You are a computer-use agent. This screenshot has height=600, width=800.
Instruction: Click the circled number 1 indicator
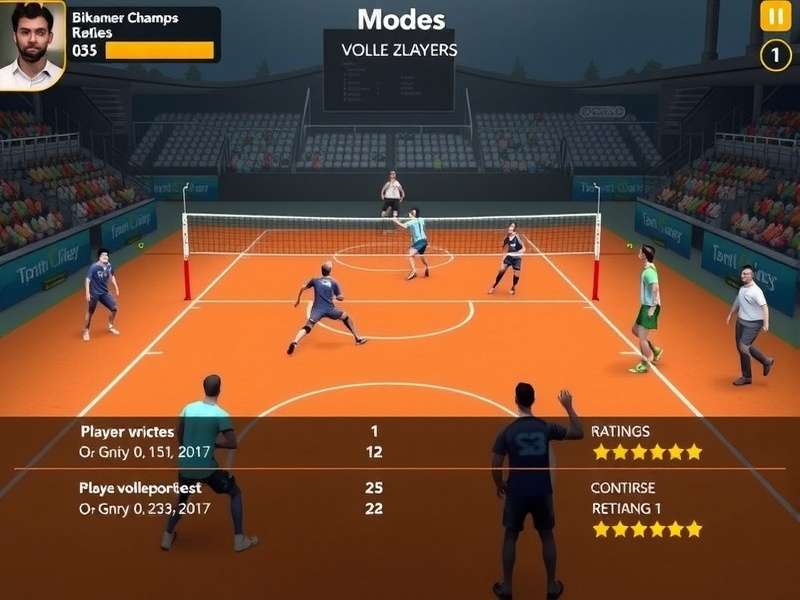775,55
